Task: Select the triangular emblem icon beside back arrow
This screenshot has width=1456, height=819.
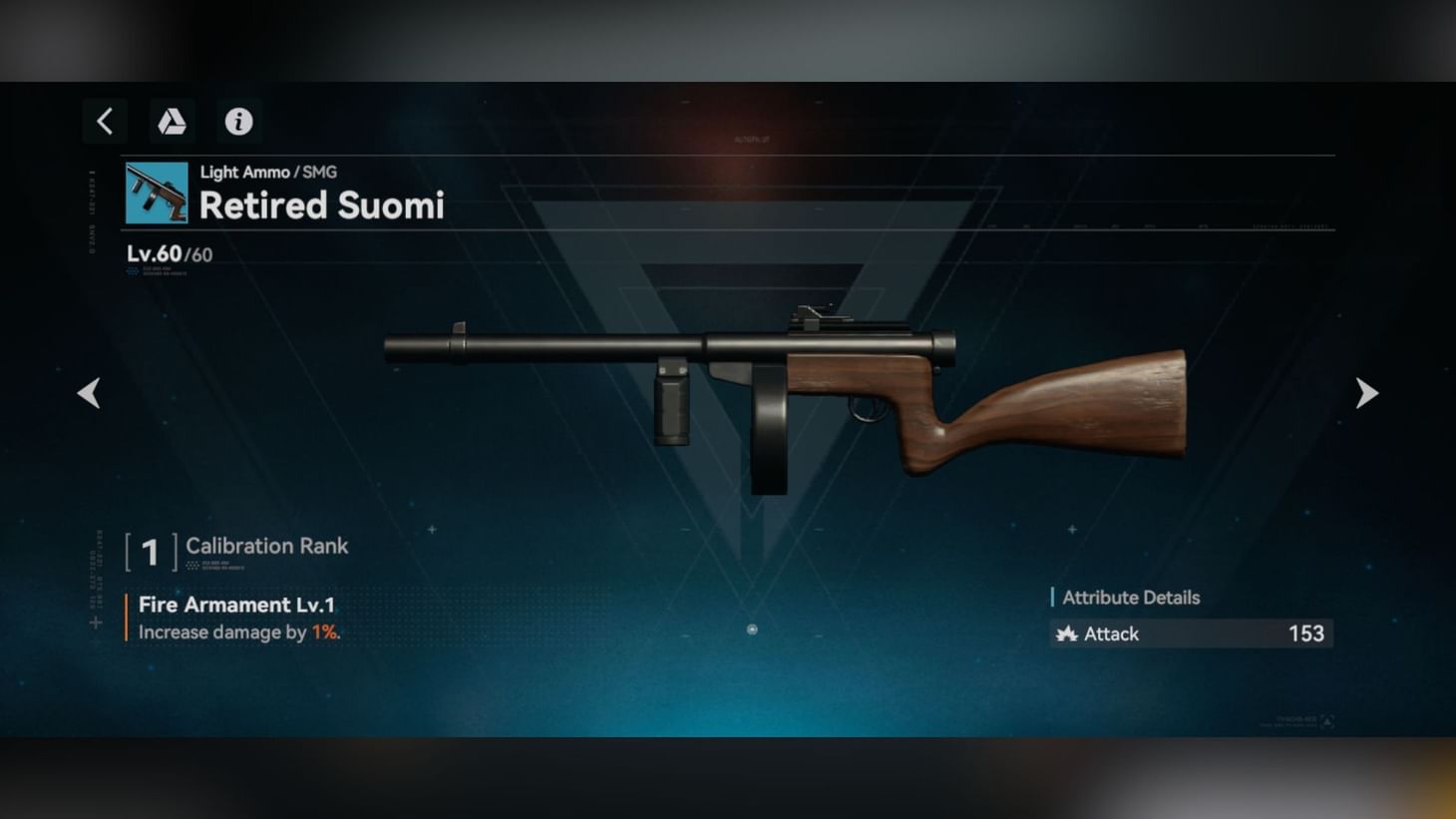Action: [x=172, y=121]
